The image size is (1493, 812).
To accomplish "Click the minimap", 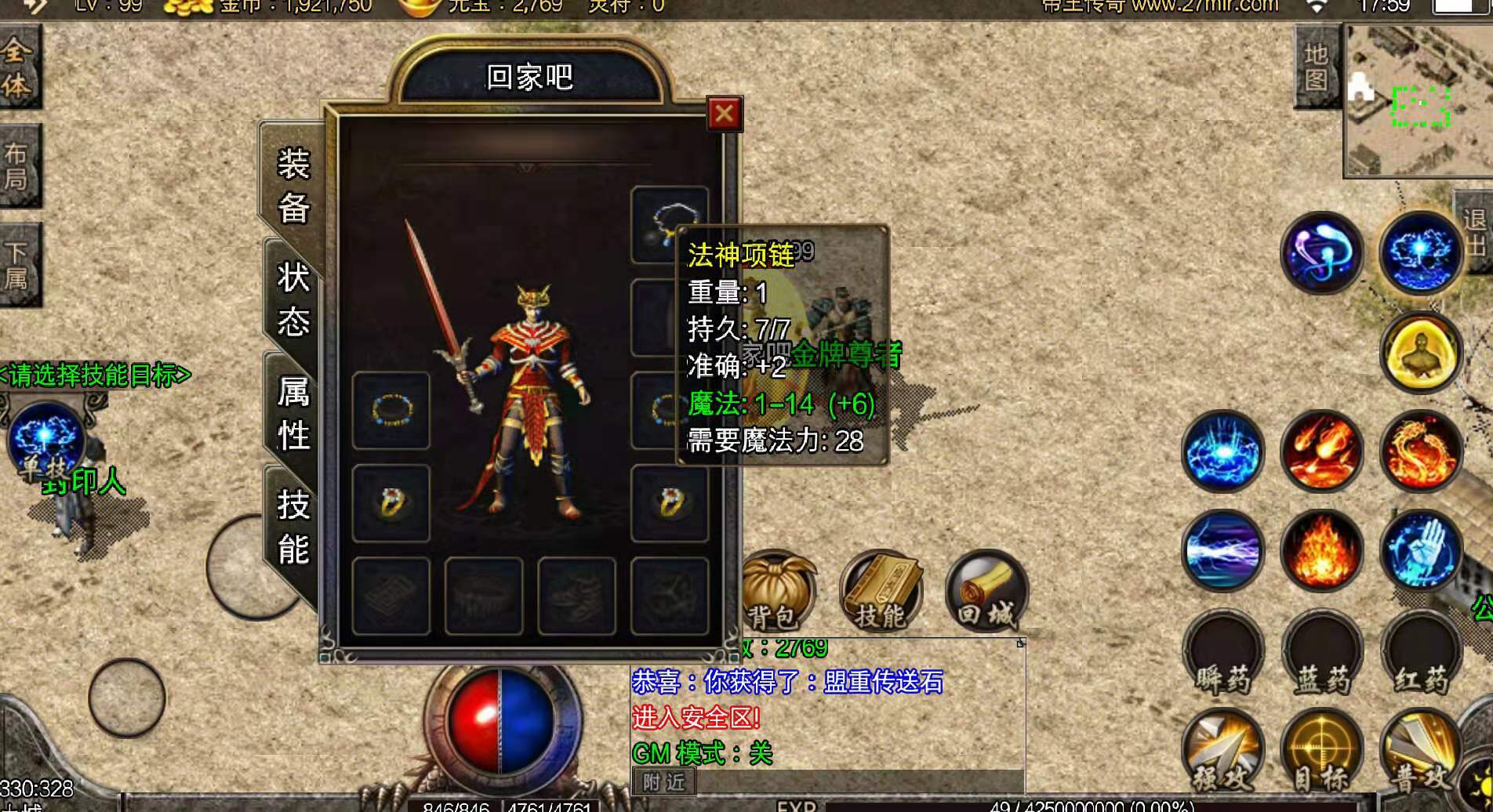I will click(1418, 102).
